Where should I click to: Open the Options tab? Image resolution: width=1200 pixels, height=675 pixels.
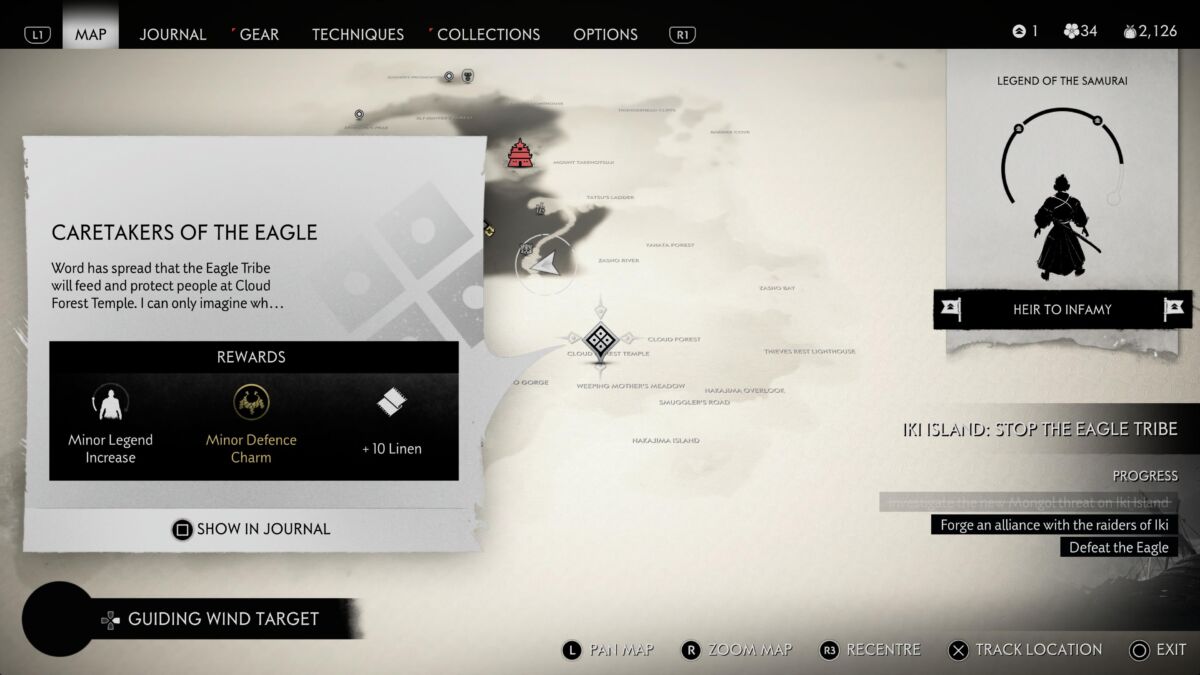605,34
